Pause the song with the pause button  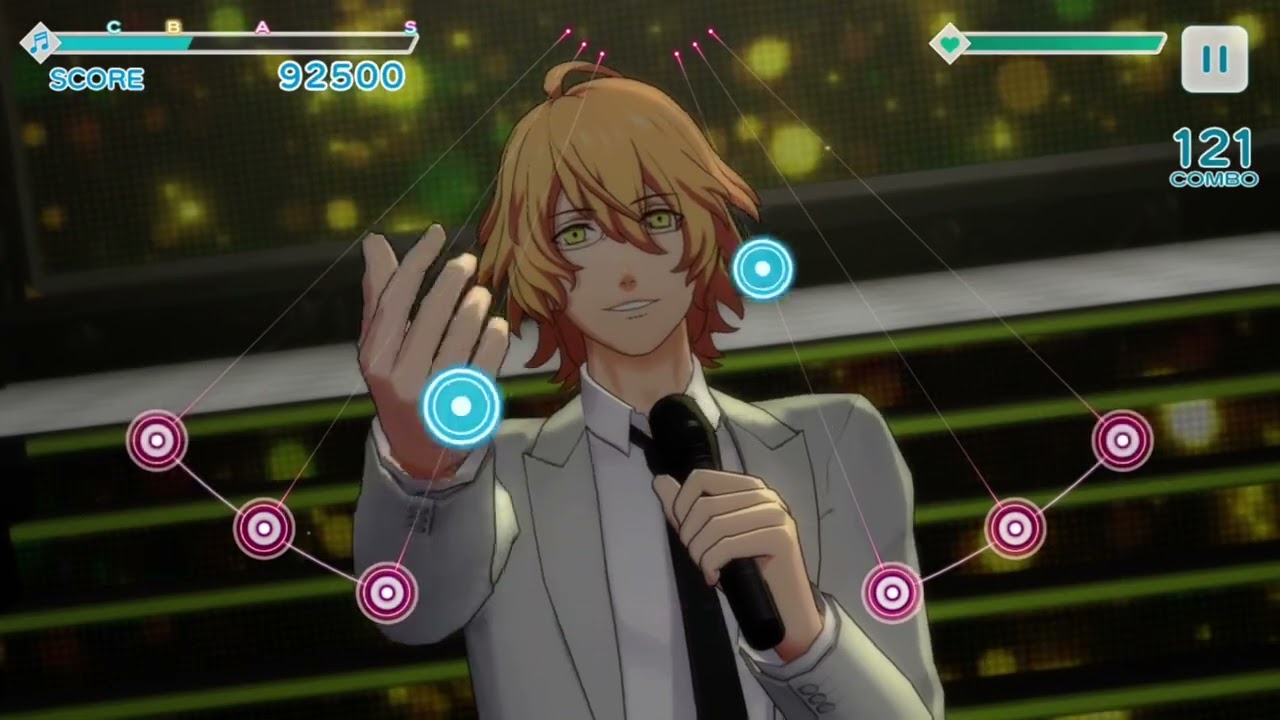pos(1214,59)
